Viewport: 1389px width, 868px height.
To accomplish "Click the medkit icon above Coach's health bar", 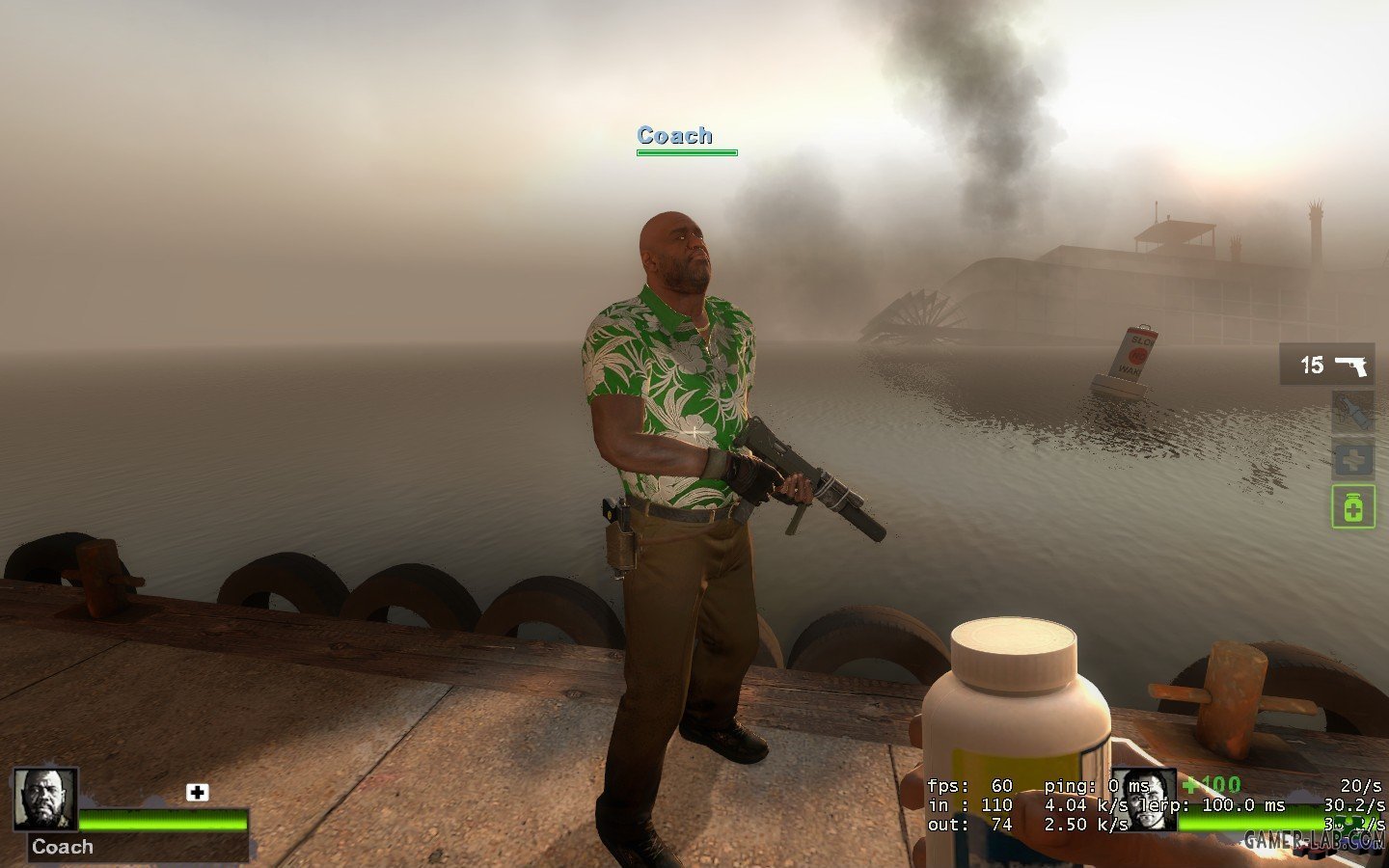I will [x=197, y=792].
